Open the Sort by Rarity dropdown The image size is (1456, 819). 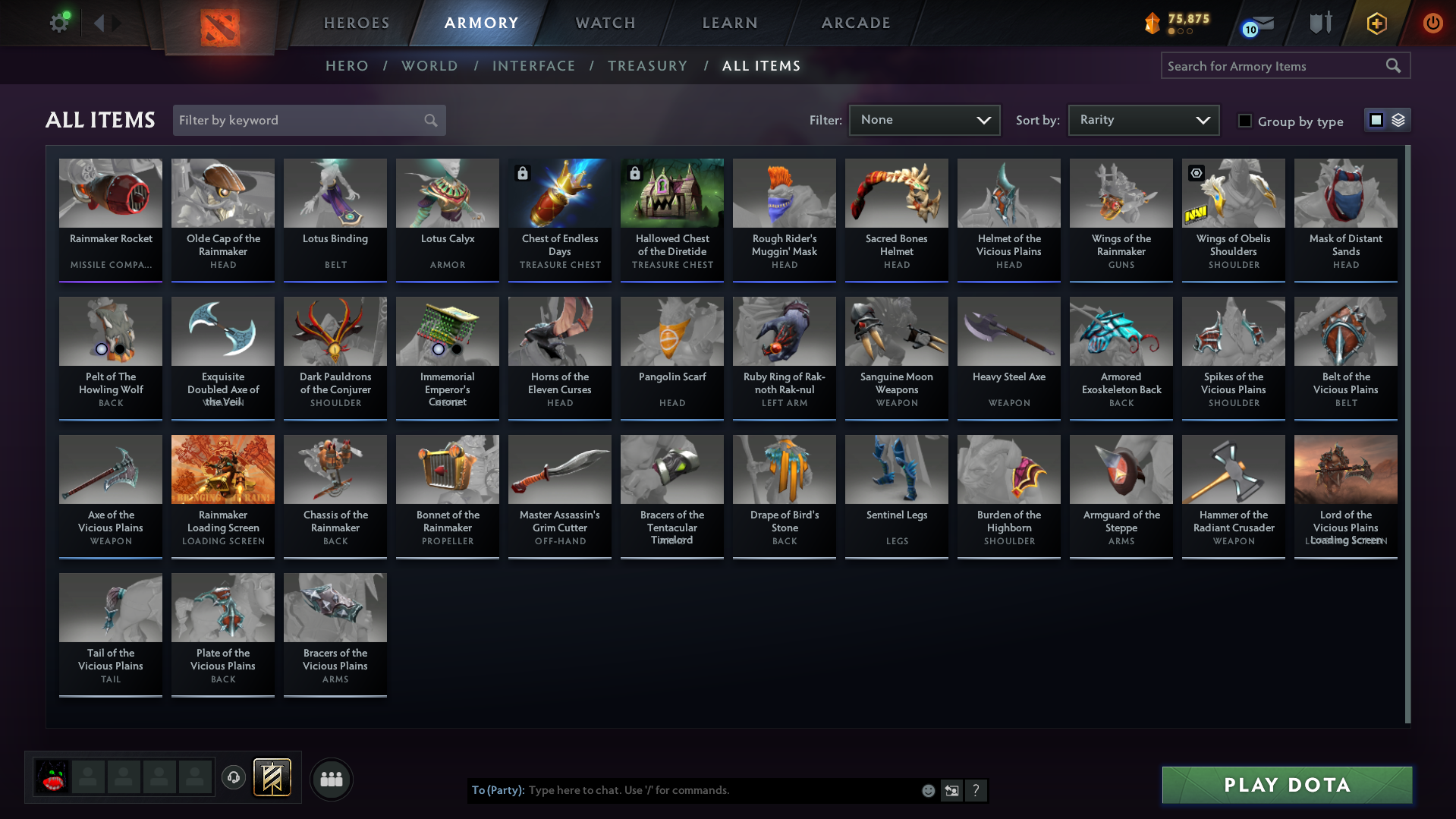point(1143,120)
